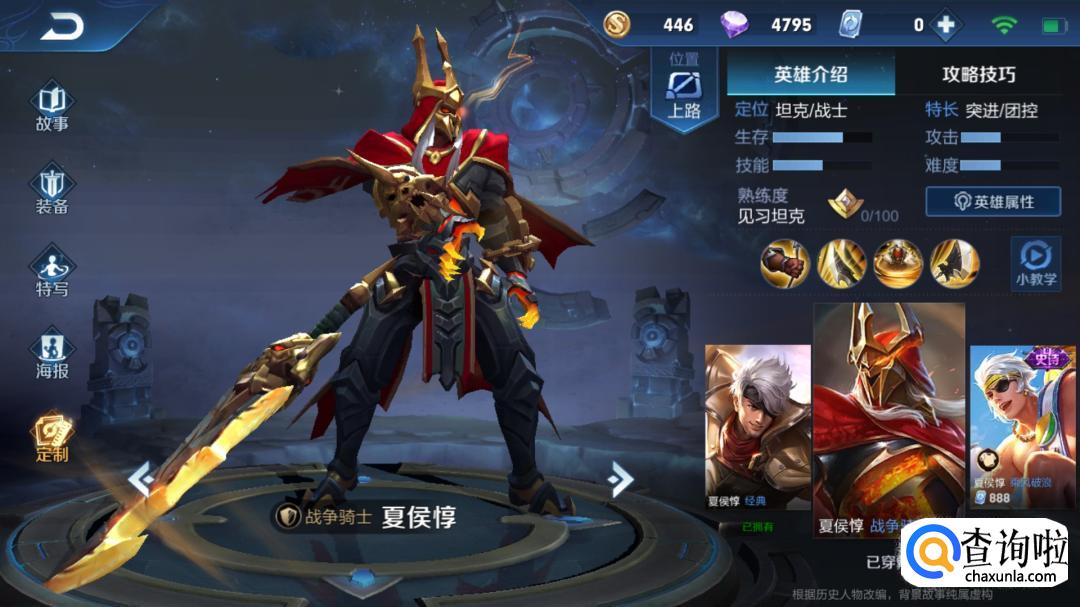Image resolution: width=1080 pixels, height=607 pixels.
Task: Select the 英雄介绍 tab
Action: point(810,75)
